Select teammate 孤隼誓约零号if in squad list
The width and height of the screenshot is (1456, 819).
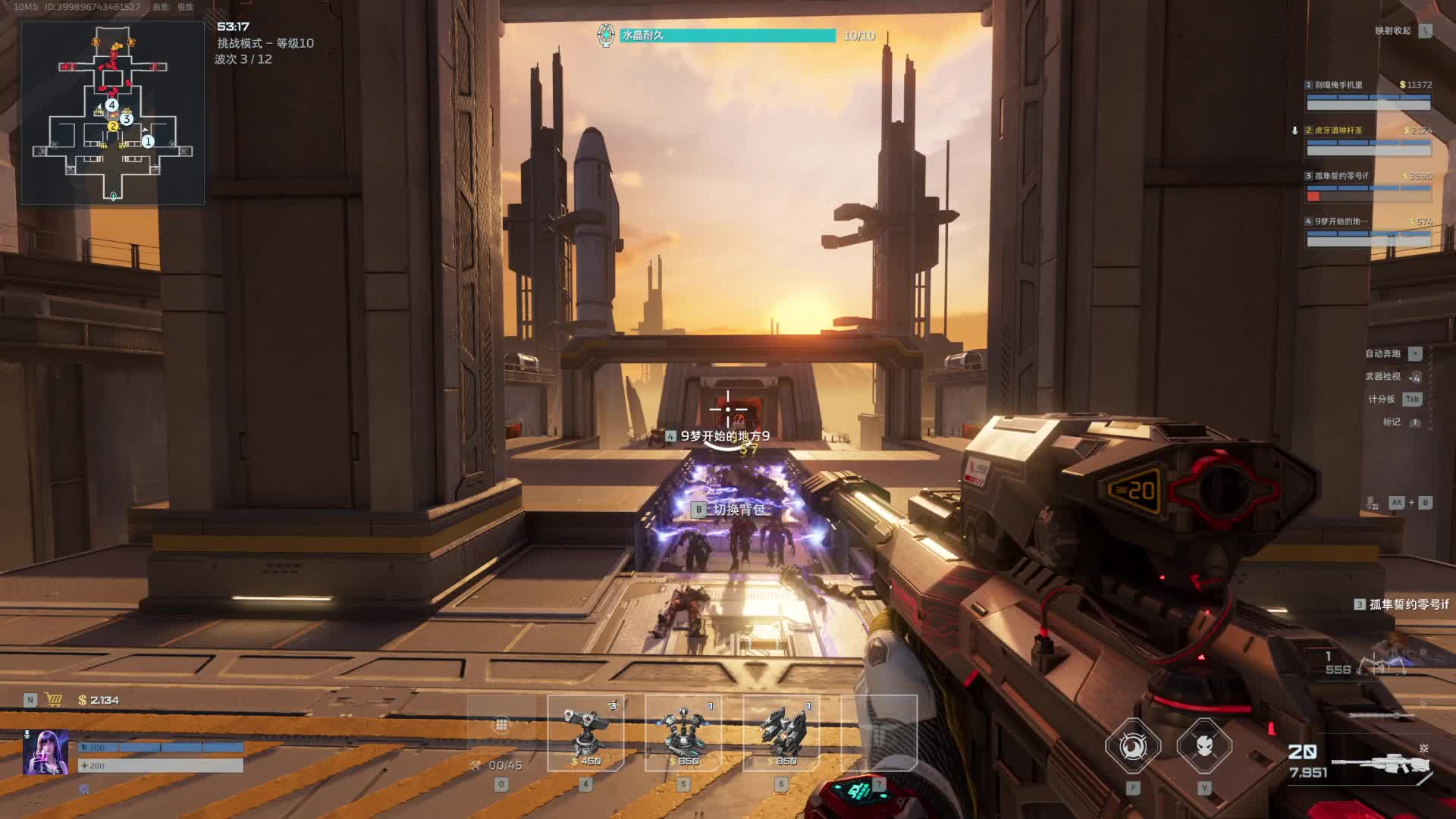[x=1368, y=186]
